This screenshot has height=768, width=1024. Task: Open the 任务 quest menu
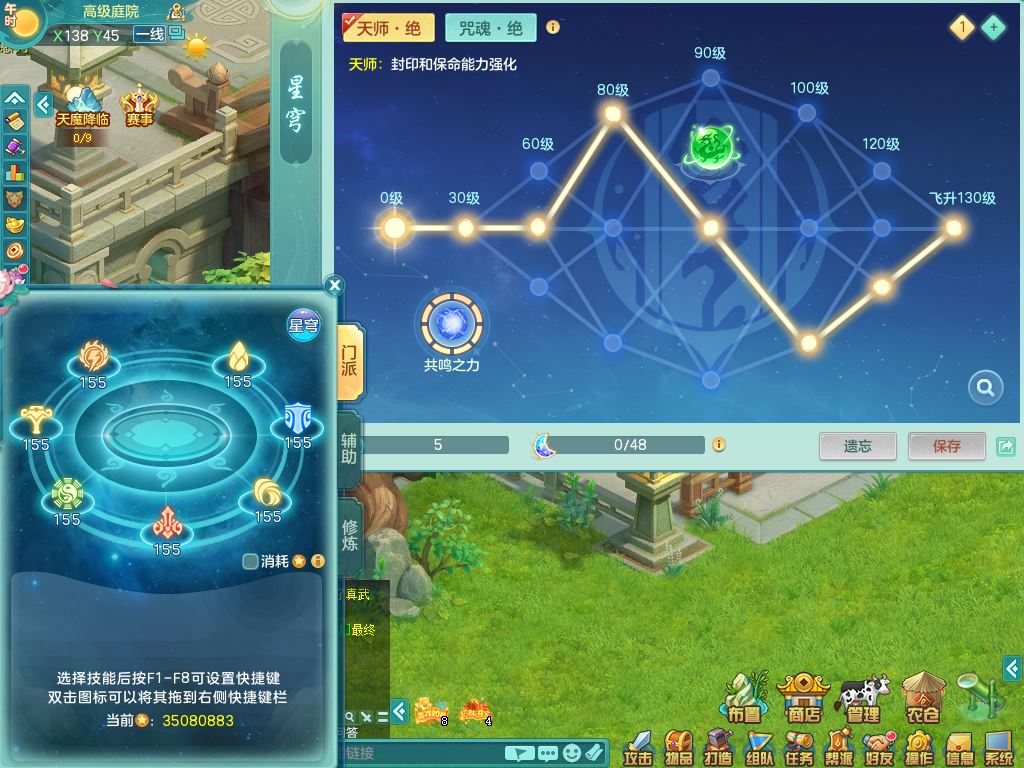pyautogui.click(x=799, y=747)
